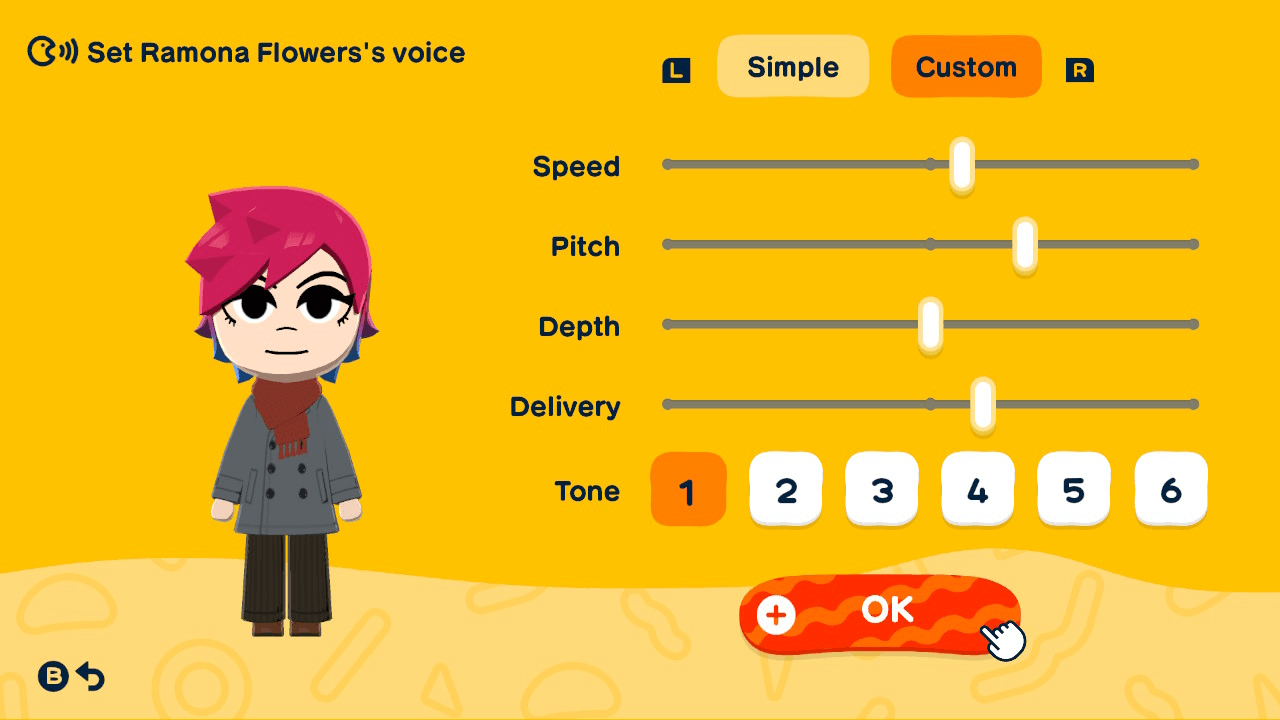Image resolution: width=1280 pixels, height=720 pixels.
Task: Click the Speed label
Action: pyautogui.click(x=577, y=167)
